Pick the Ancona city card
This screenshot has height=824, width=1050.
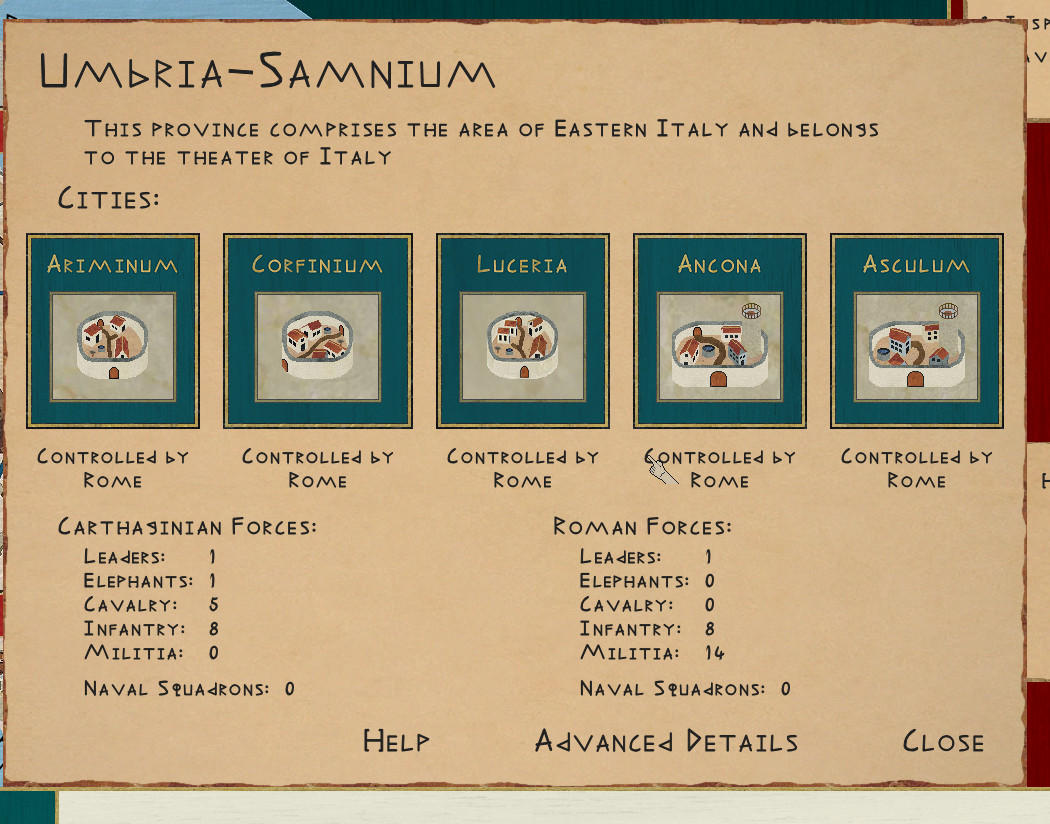pyautogui.click(x=719, y=331)
